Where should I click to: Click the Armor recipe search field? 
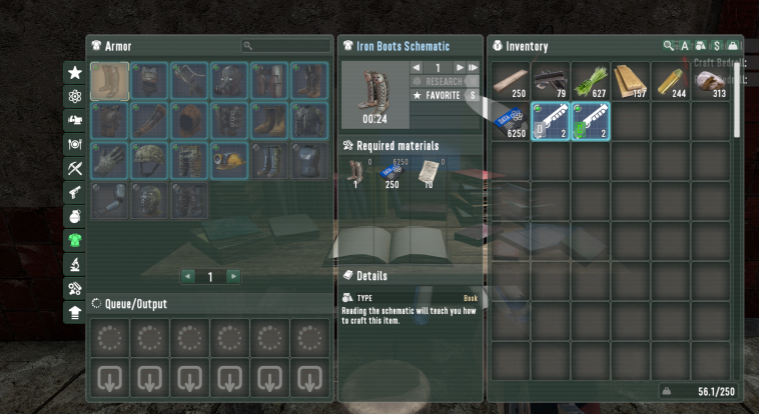tap(290, 46)
